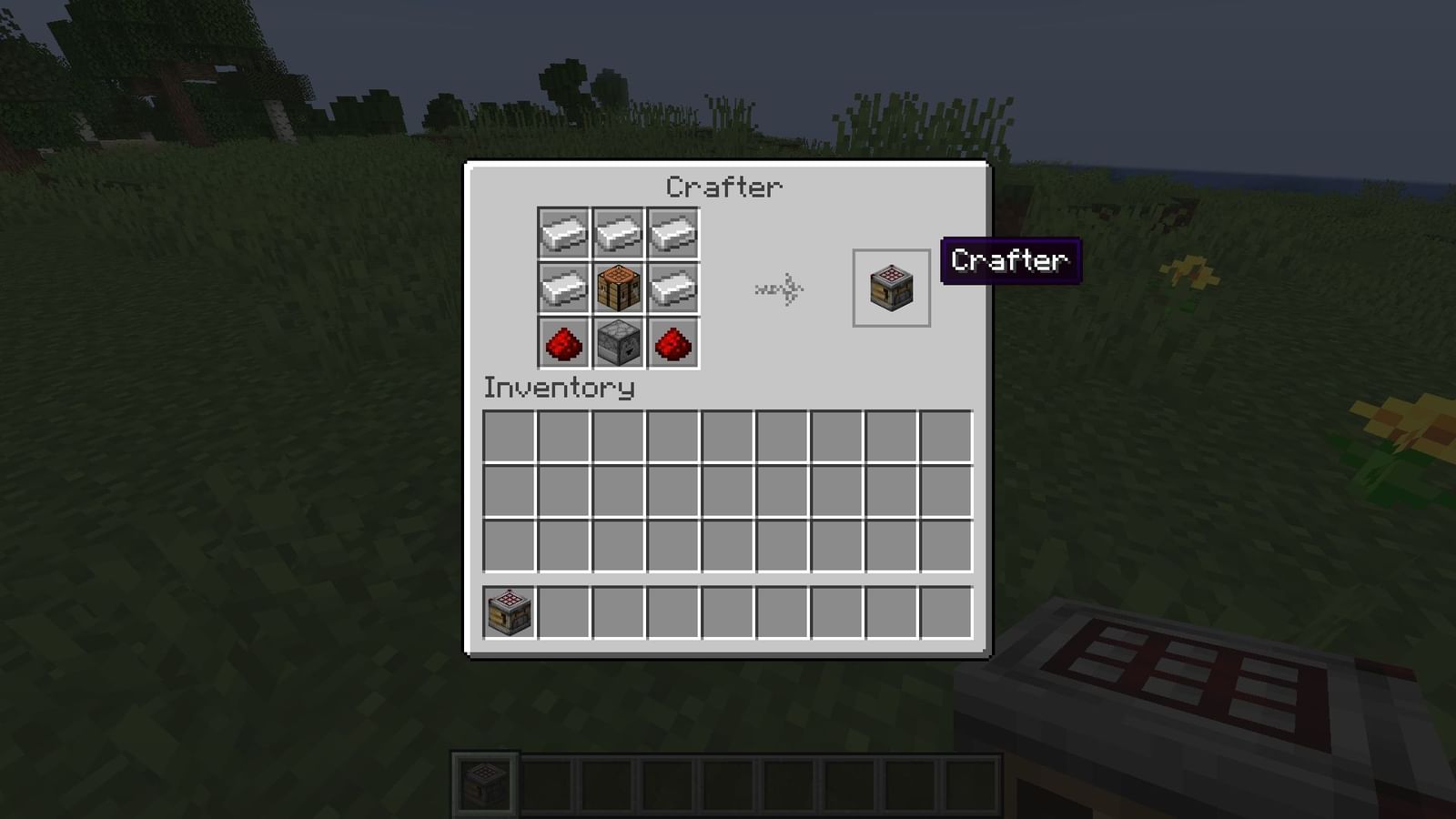The height and width of the screenshot is (819, 1456).
Task: Click the Crafter tooltip label near the output
Action: click(x=1010, y=261)
